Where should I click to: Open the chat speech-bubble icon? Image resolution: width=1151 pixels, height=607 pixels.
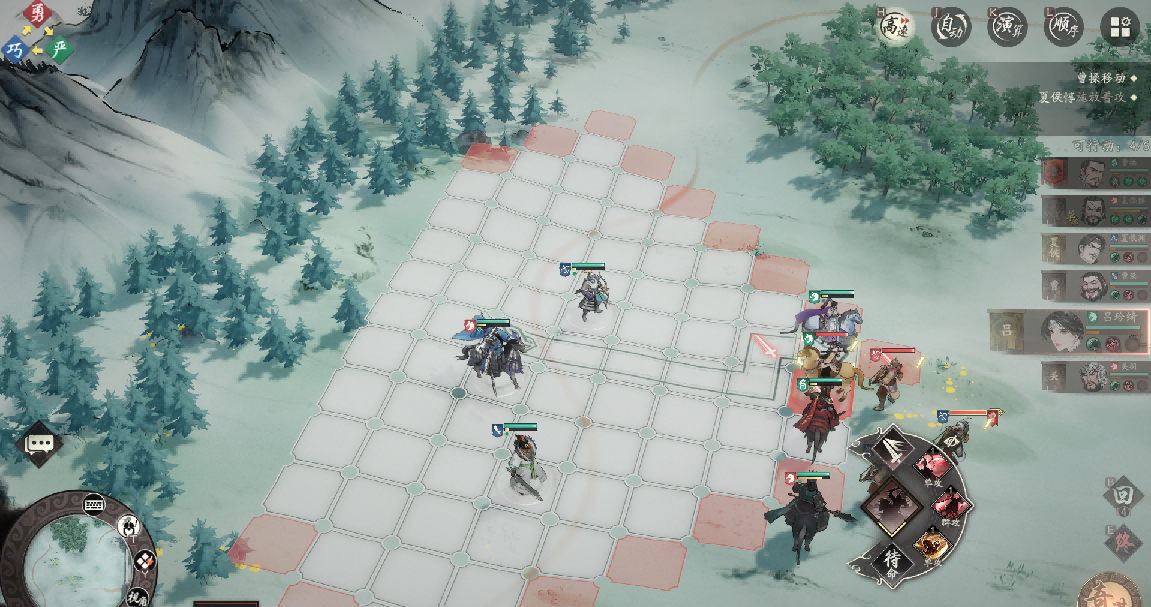click(41, 442)
